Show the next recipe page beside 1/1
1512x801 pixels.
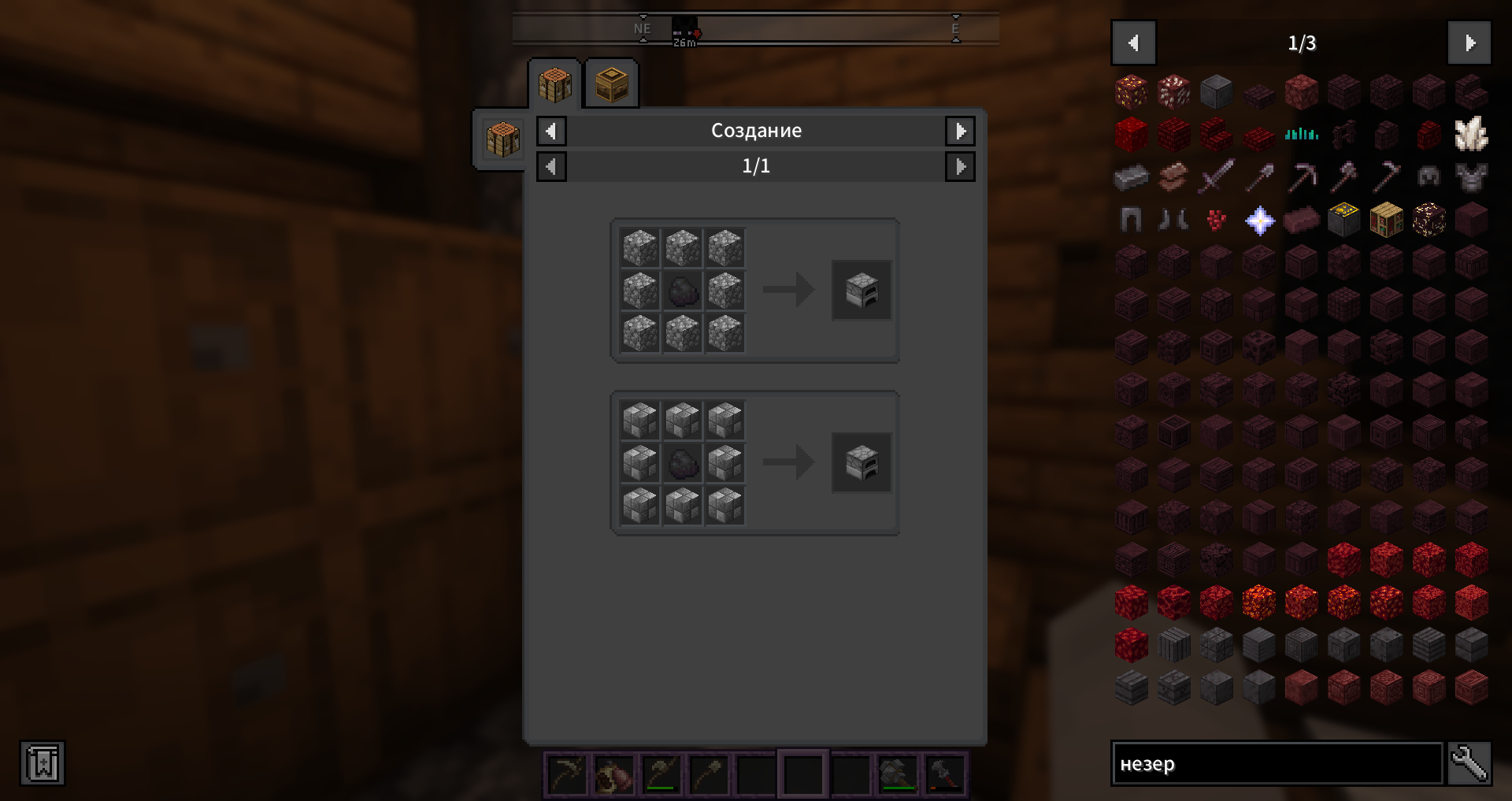click(x=960, y=167)
